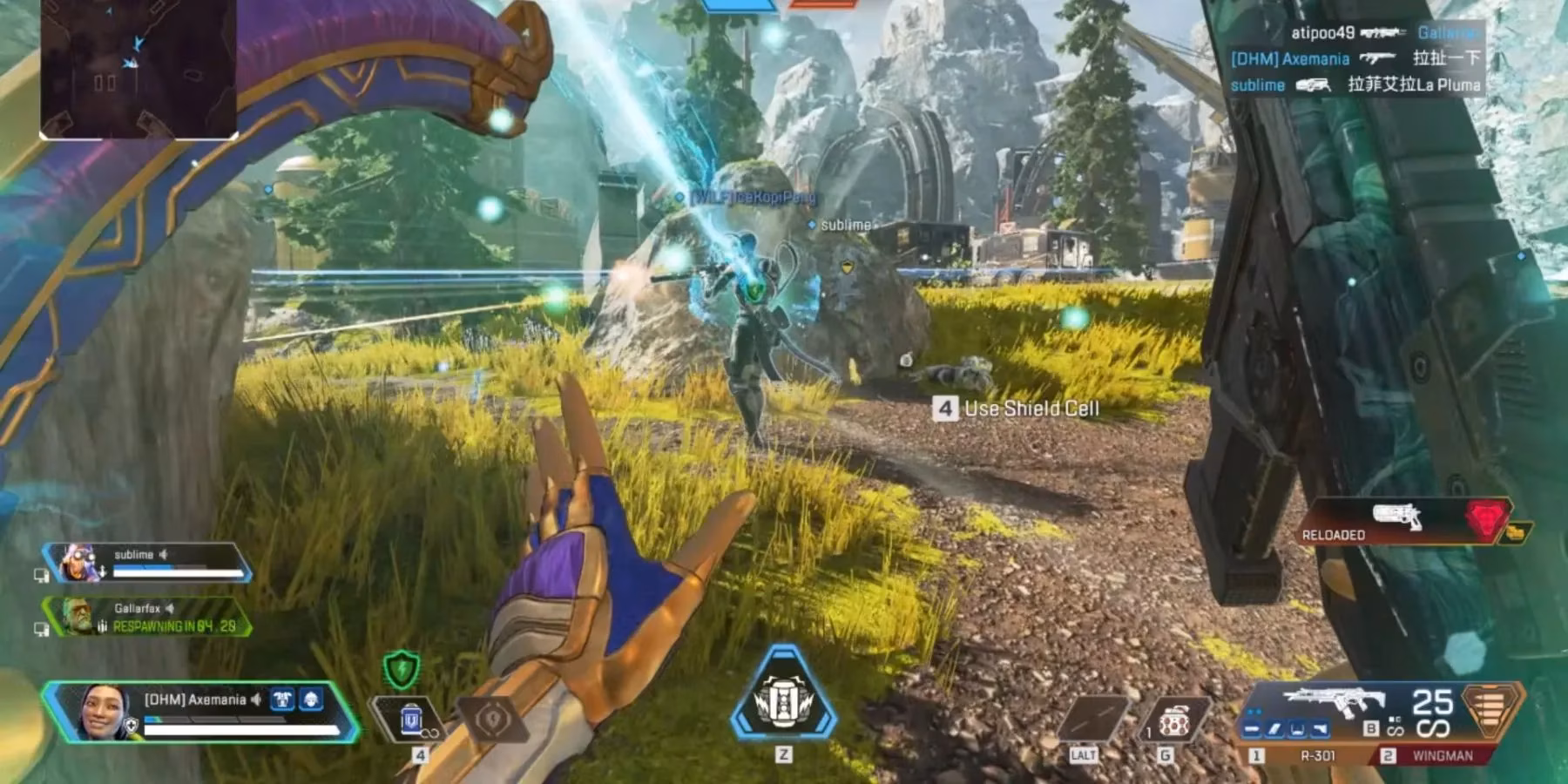Click the Wingman pistol icon in the RELOADED banner
The image size is (1568, 784).
click(x=1398, y=517)
